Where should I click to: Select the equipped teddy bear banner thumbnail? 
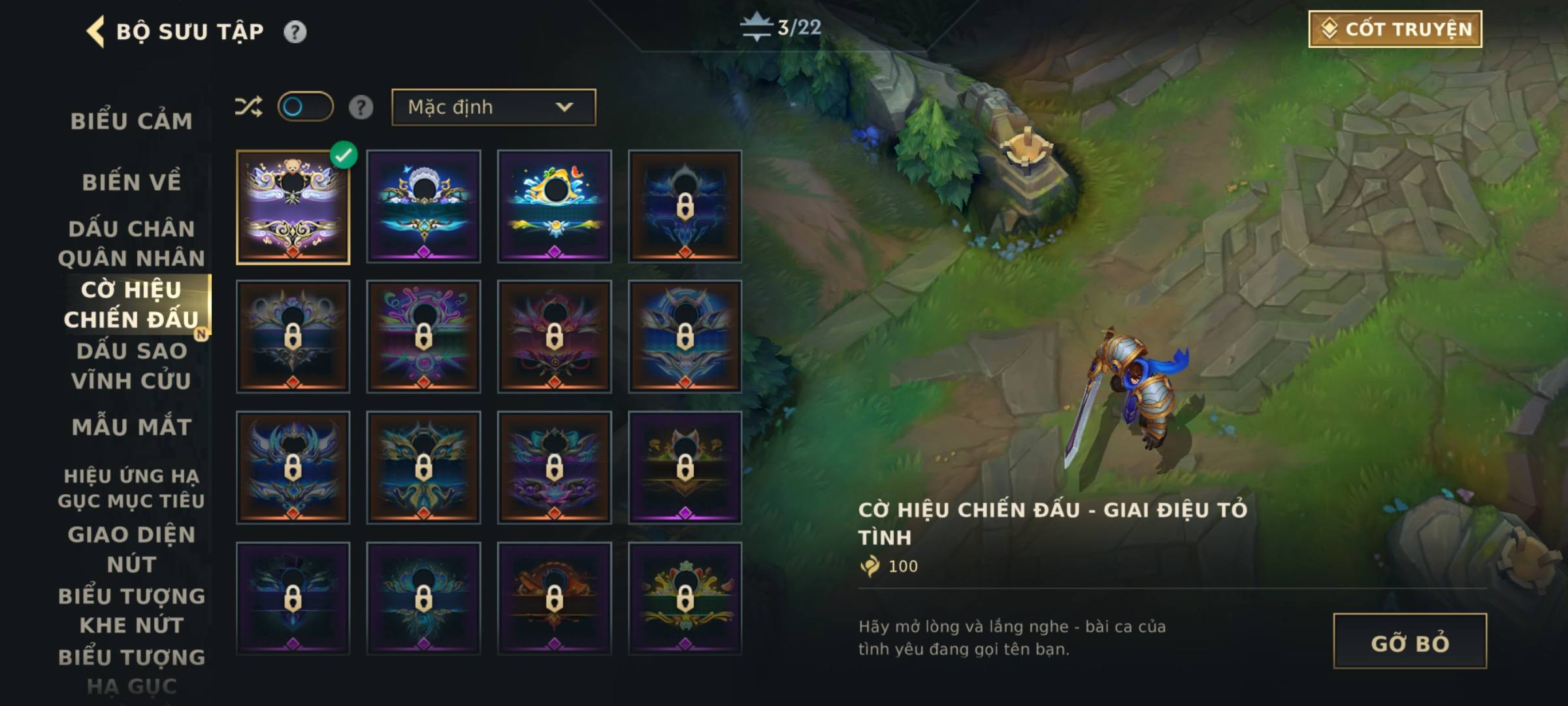pyautogui.click(x=293, y=207)
